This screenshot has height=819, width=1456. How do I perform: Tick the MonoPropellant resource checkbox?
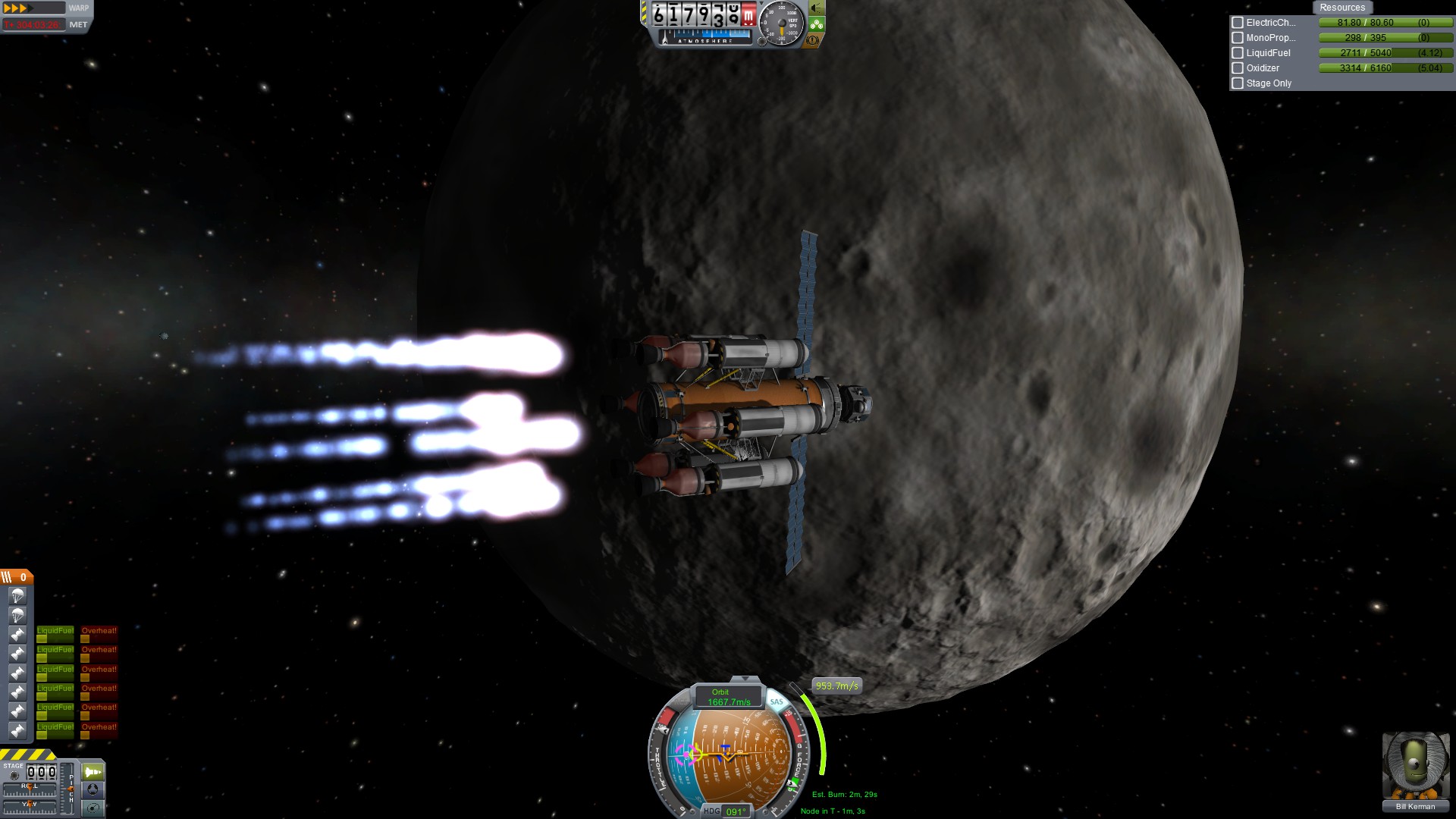tap(1238, 38)
